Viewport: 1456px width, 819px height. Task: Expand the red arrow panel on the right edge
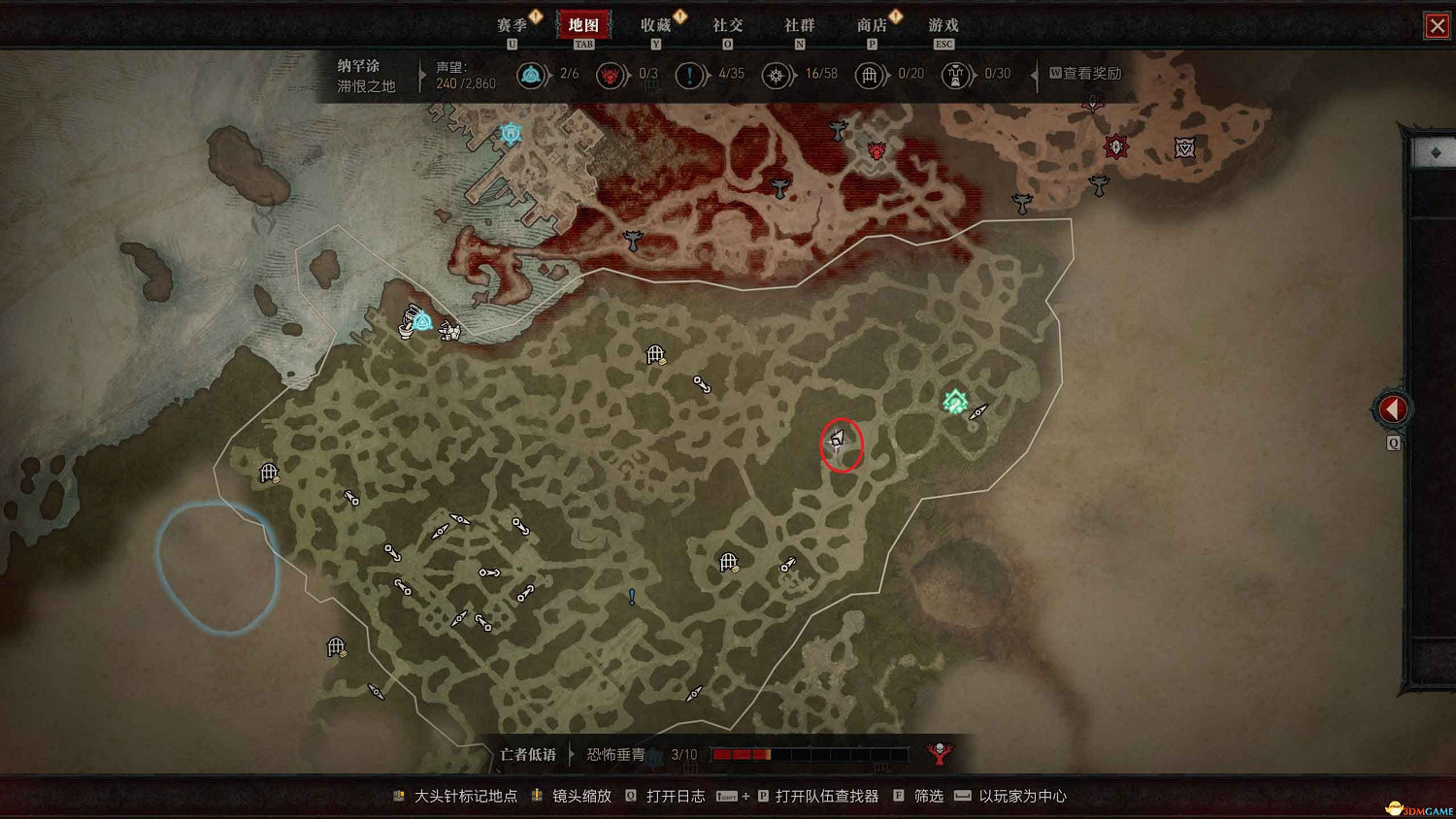pos(1393,409)
